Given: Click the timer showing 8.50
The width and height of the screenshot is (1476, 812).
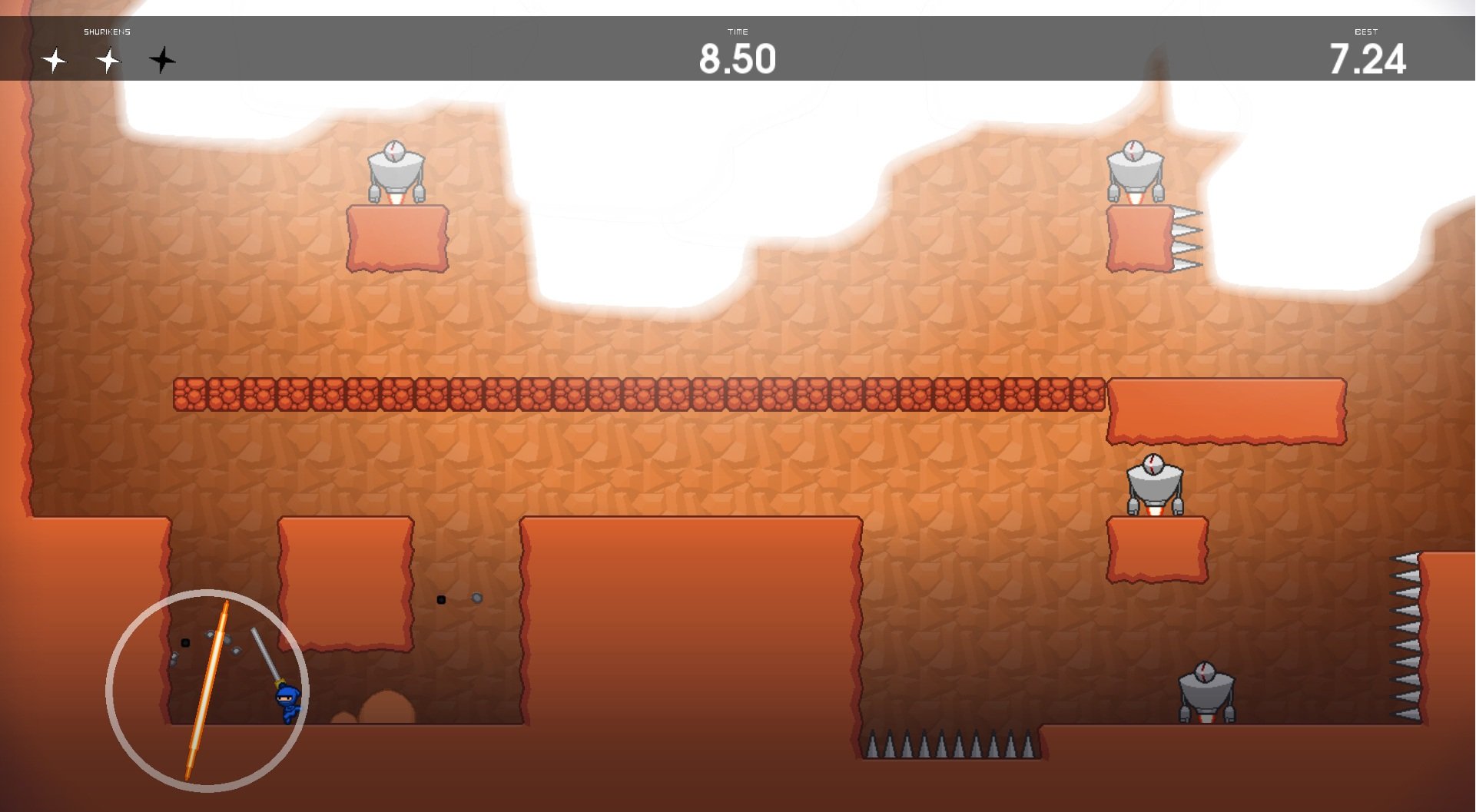Looking at the screenshot, I should point(737,56).
